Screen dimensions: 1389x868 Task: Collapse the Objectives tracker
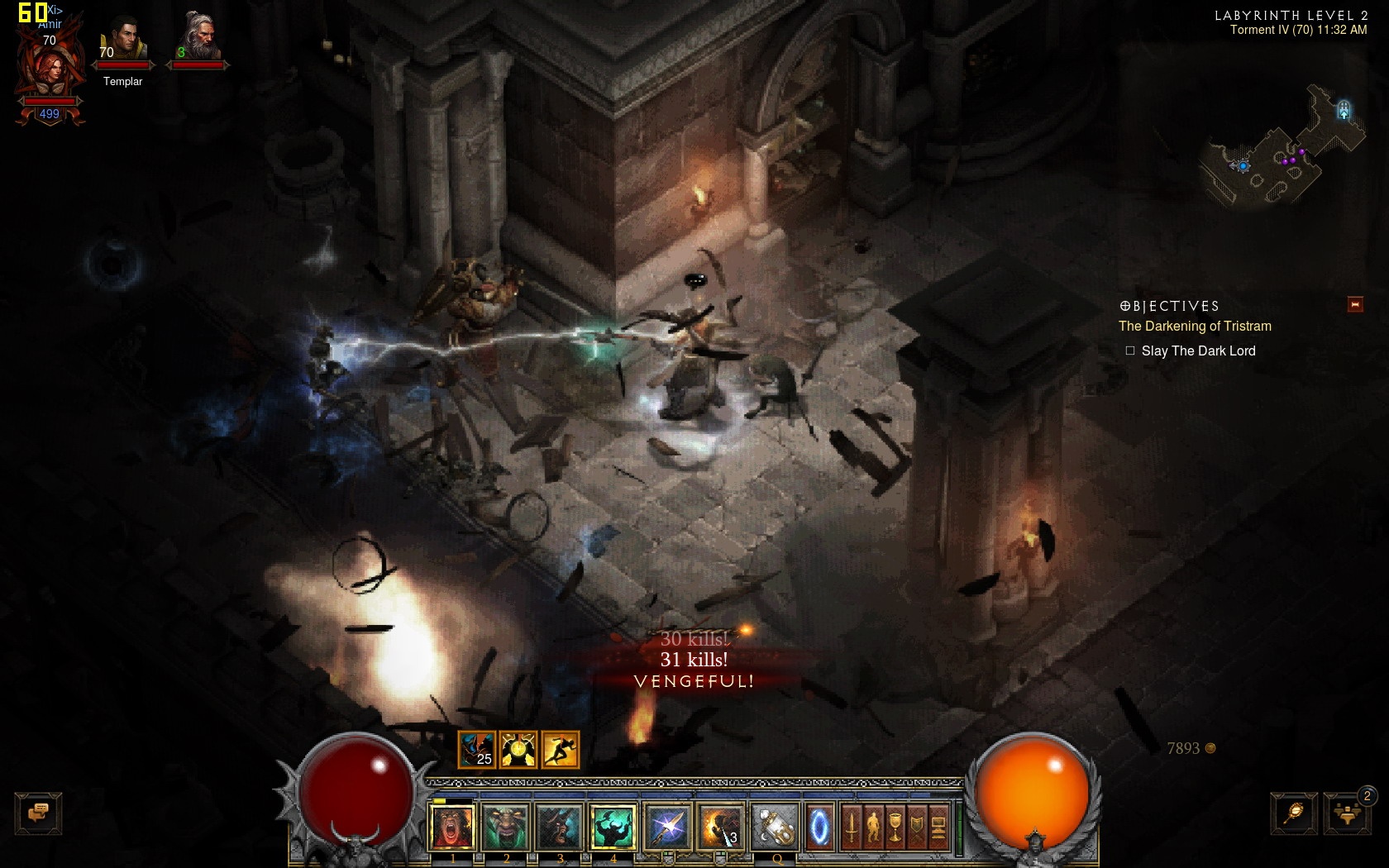(1355, 305)
